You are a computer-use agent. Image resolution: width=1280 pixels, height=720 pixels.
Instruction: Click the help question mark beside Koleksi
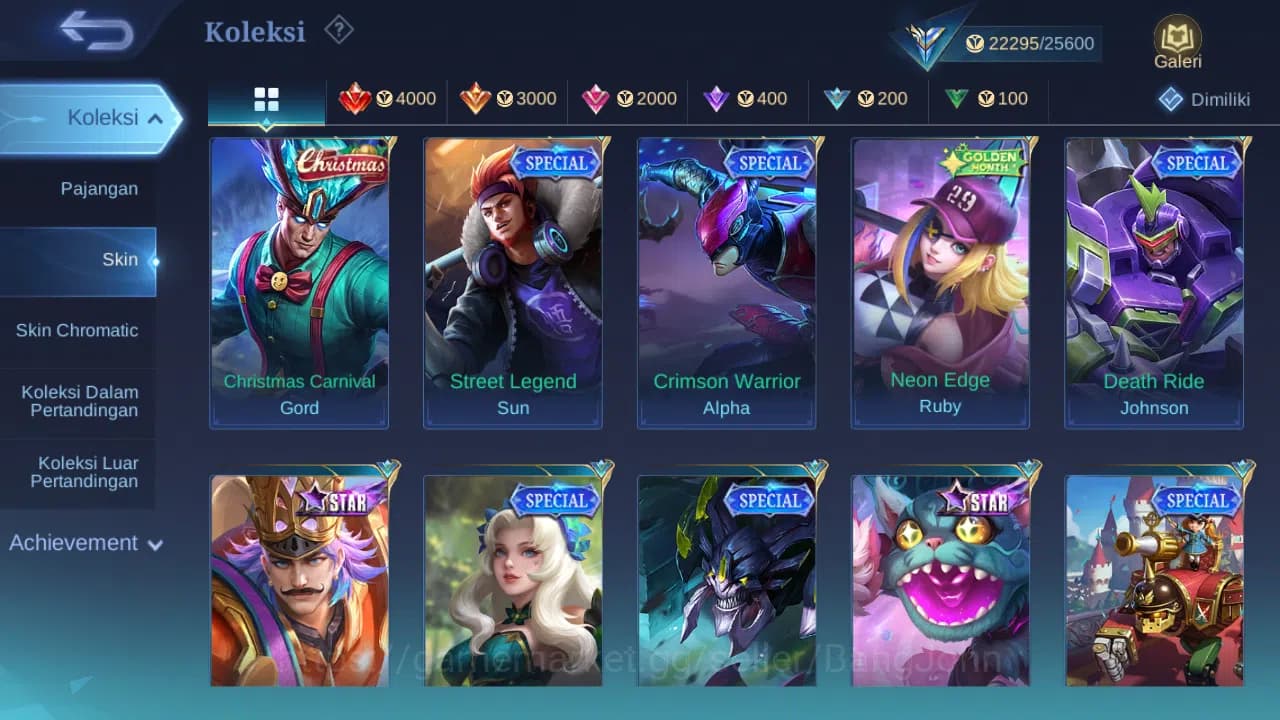click(x=338, y=31)
